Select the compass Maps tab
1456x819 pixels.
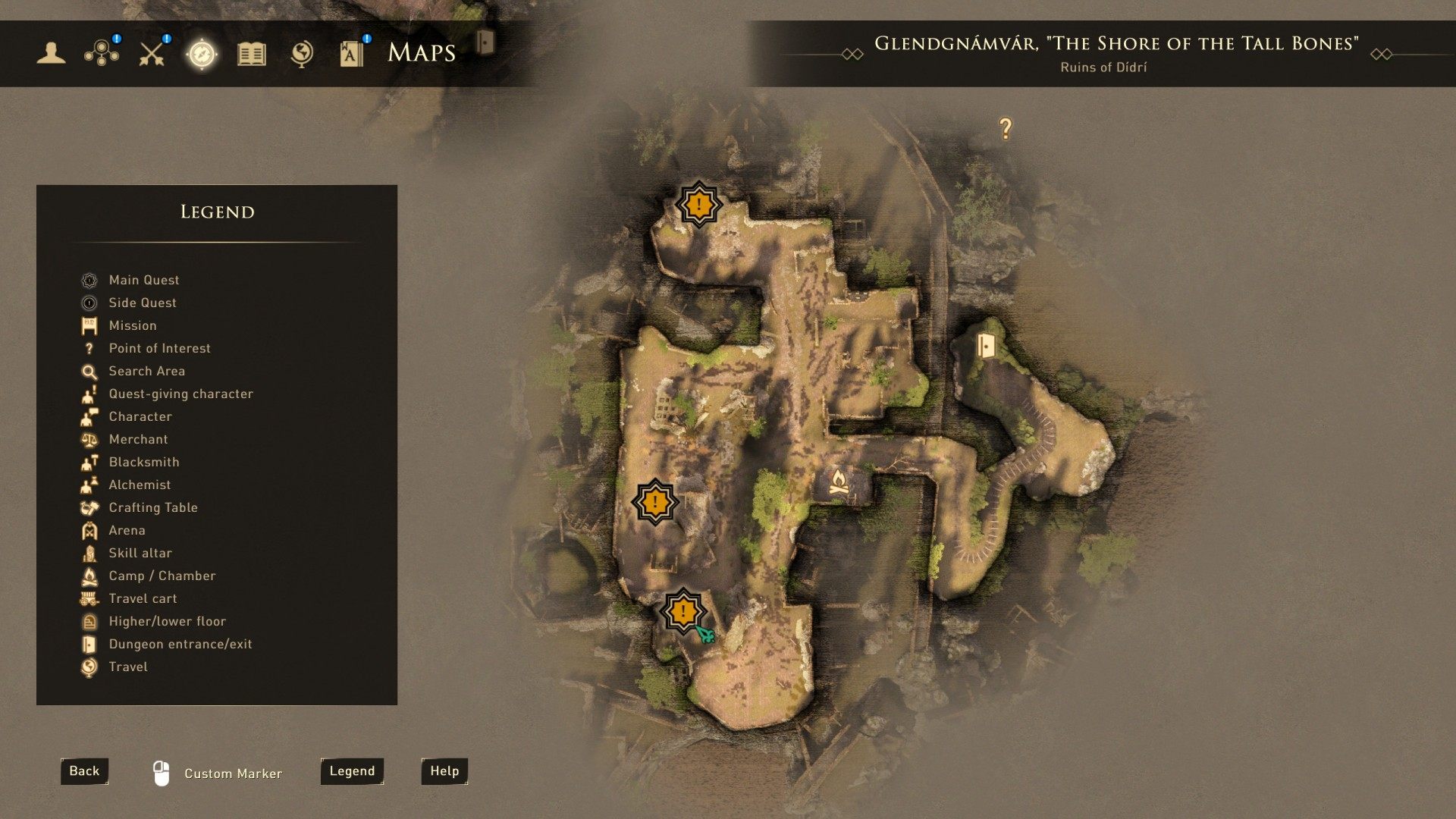(x=202, y=54)
